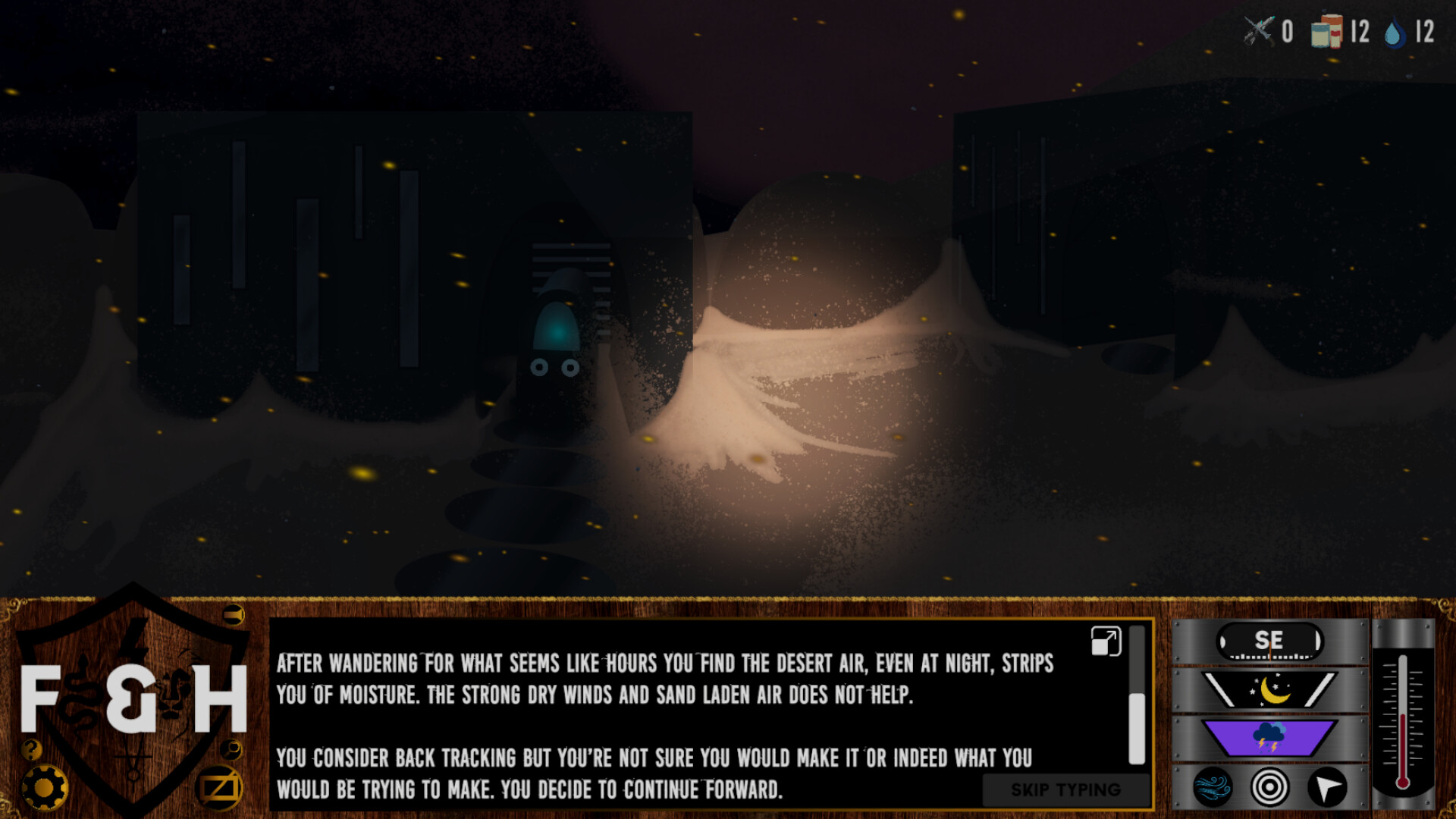Activate the blue wind swirl button
Image resolution: width=1456 pixels, height=819 pixels.
tap(1213, 787)
